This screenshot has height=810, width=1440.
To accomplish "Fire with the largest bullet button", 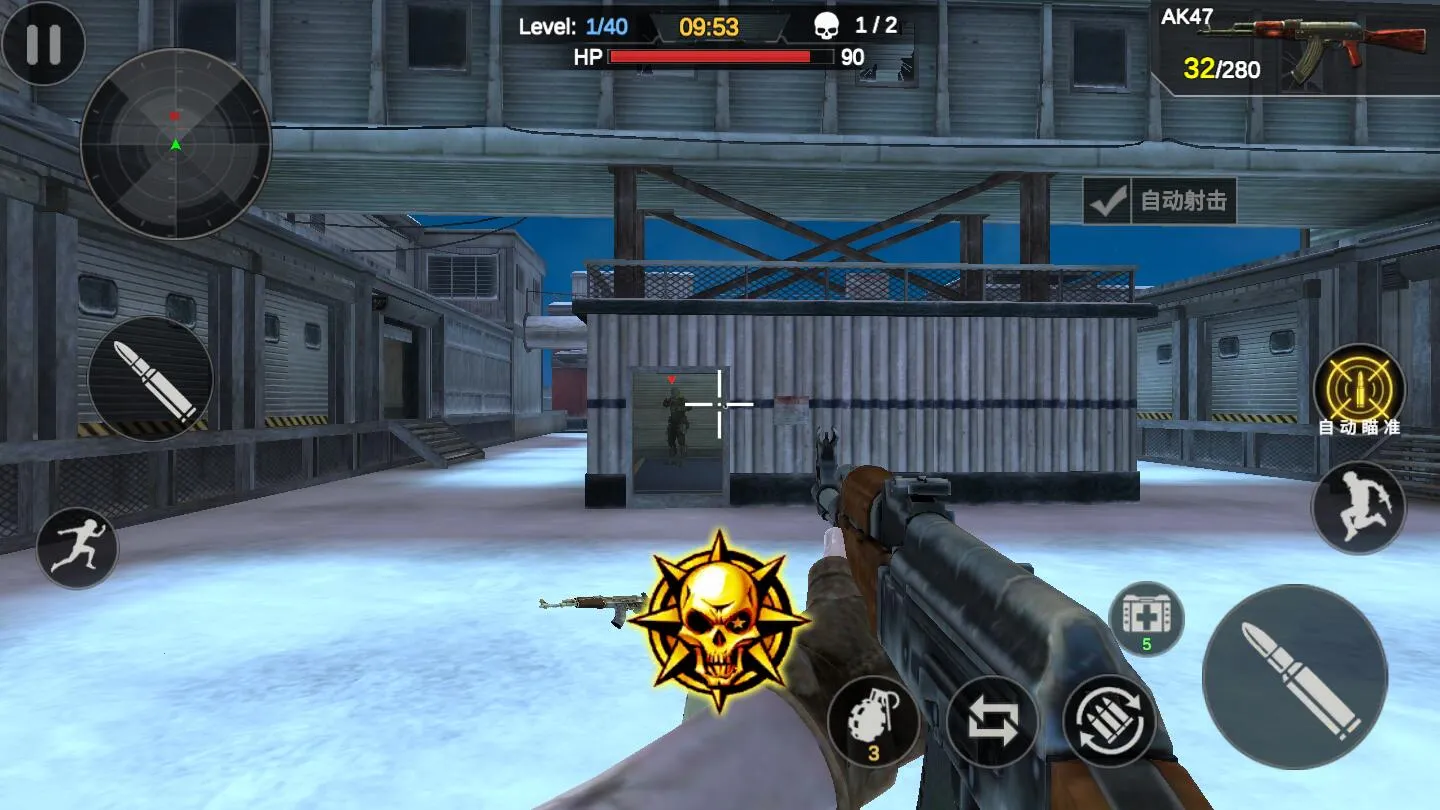I will 1294,677.
